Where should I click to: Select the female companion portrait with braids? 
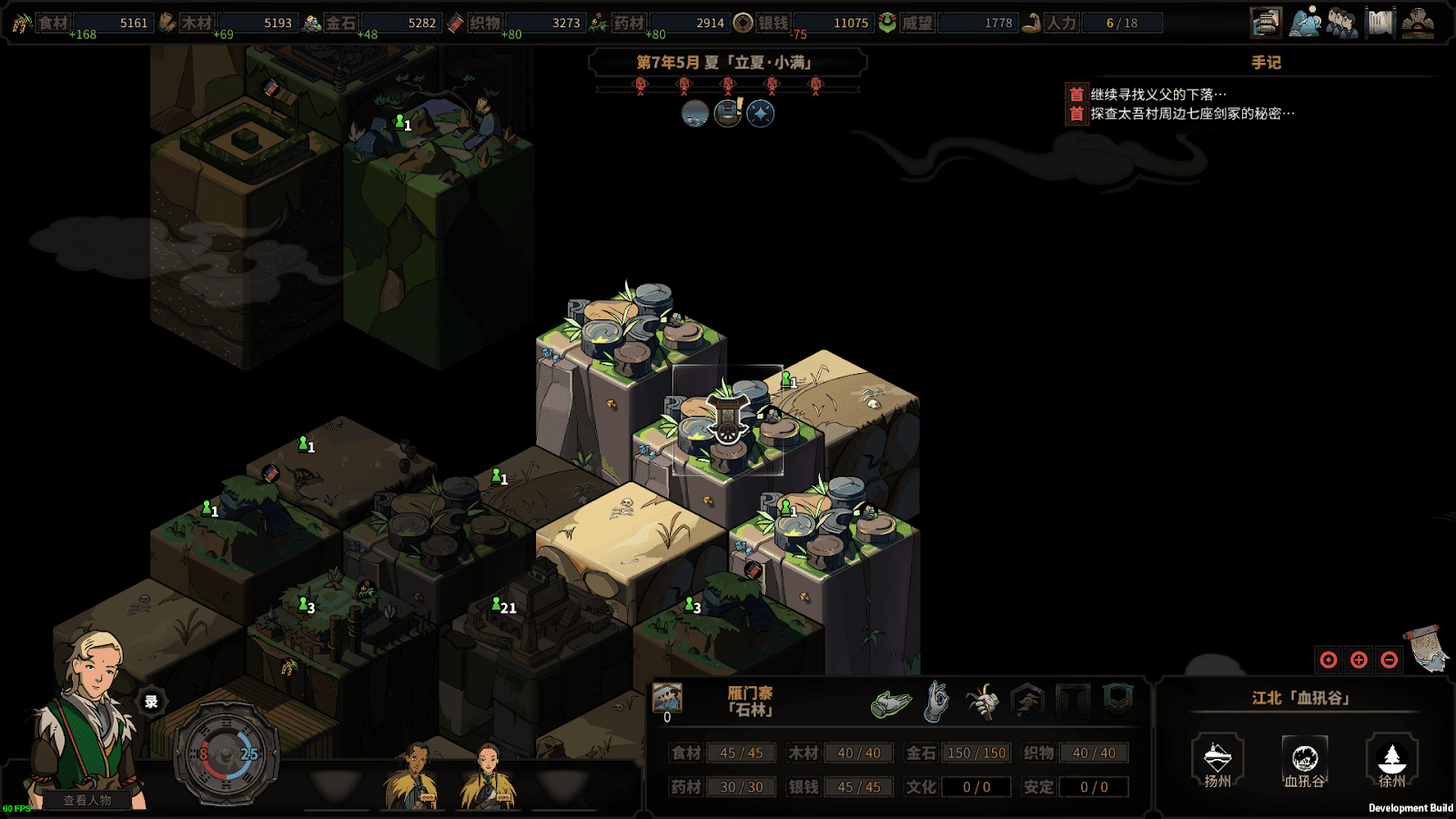(x=489, y=776)
